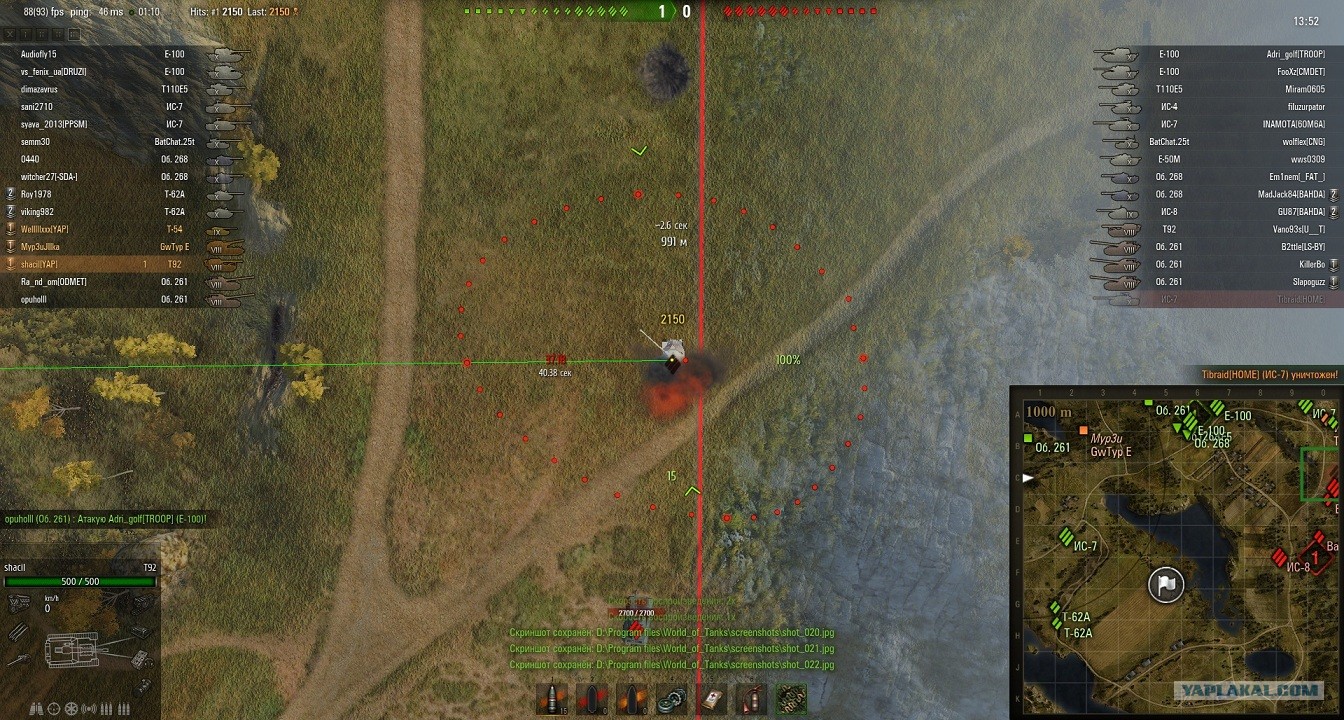Open the minimap
1344x720 pixels.
click(x=1176, y=549)
